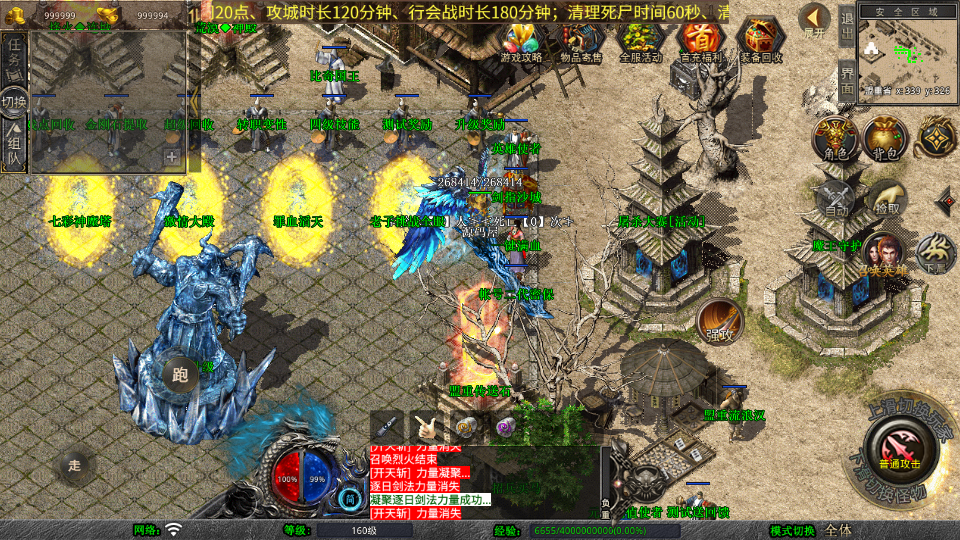Activate the 强攻 forced attack button
This screenshot has width=960, height=540.
[x=719, y=320]
